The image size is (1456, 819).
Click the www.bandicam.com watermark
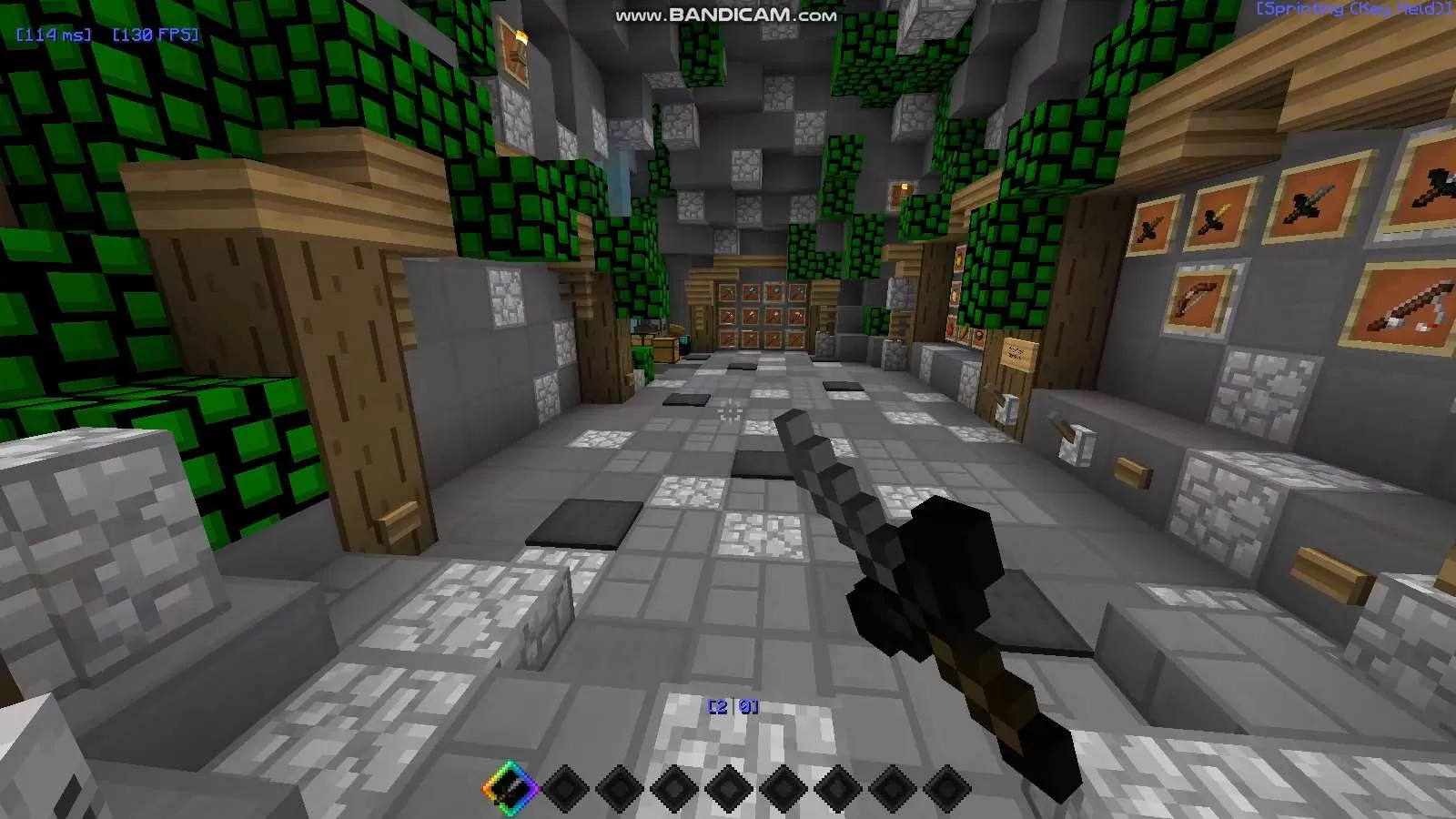pos(725,14)
